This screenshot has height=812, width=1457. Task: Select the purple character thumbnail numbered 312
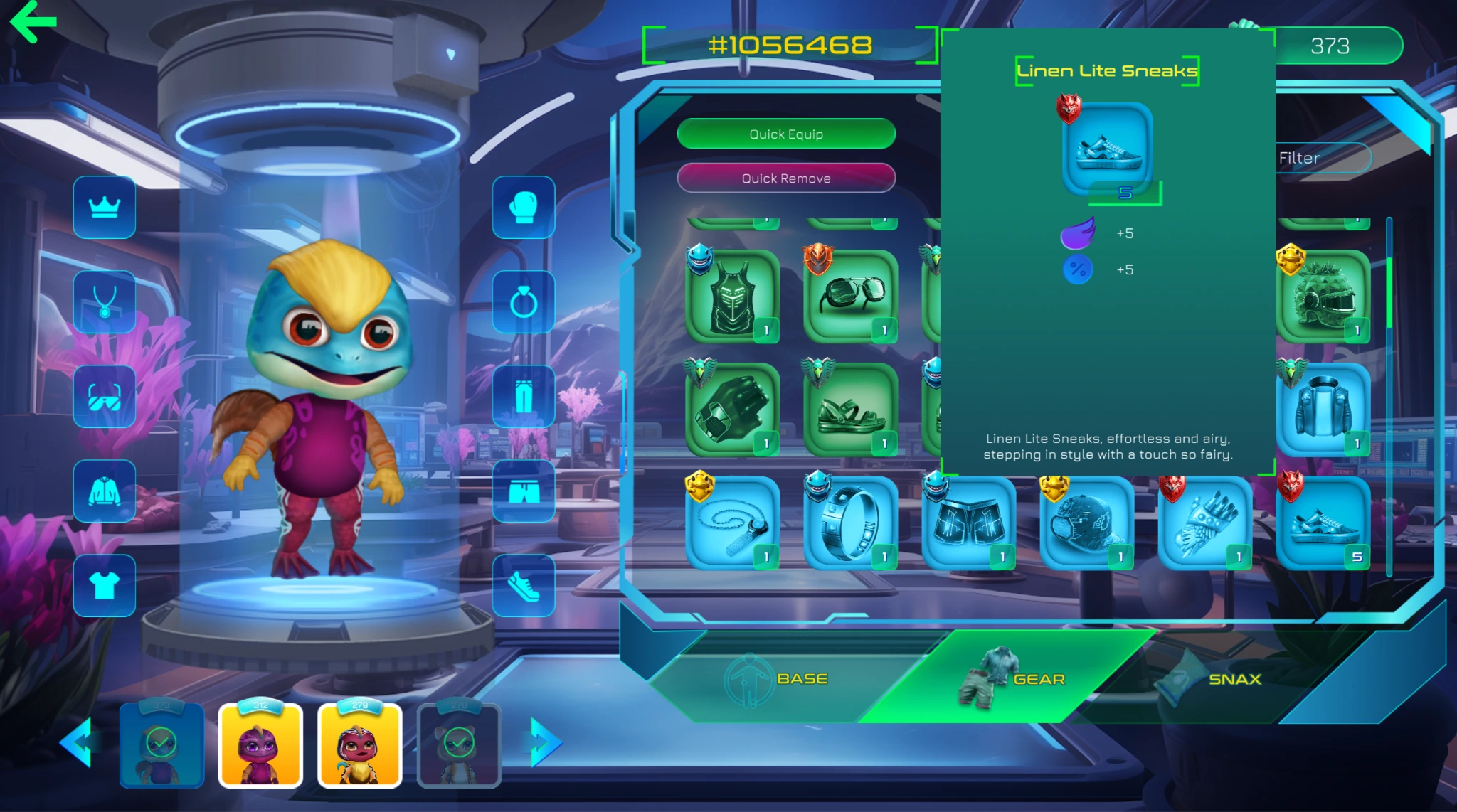point(260,745)
